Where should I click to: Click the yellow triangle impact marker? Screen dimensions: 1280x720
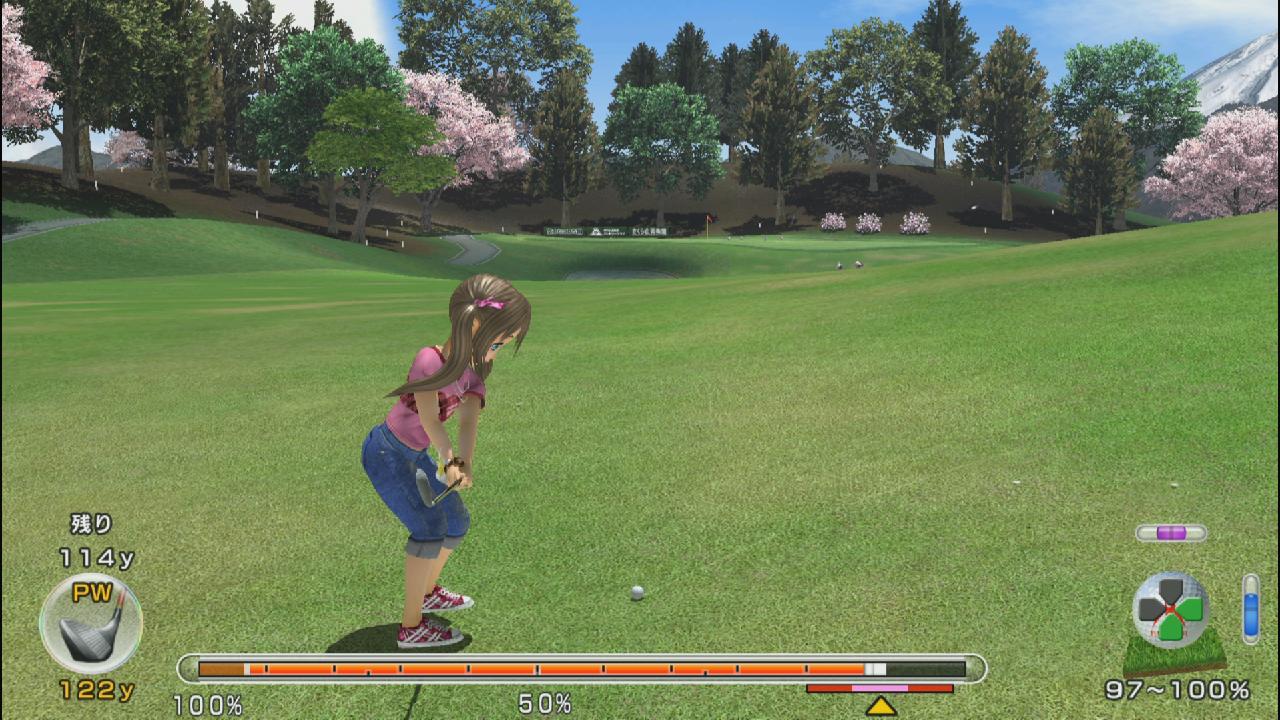880,706
